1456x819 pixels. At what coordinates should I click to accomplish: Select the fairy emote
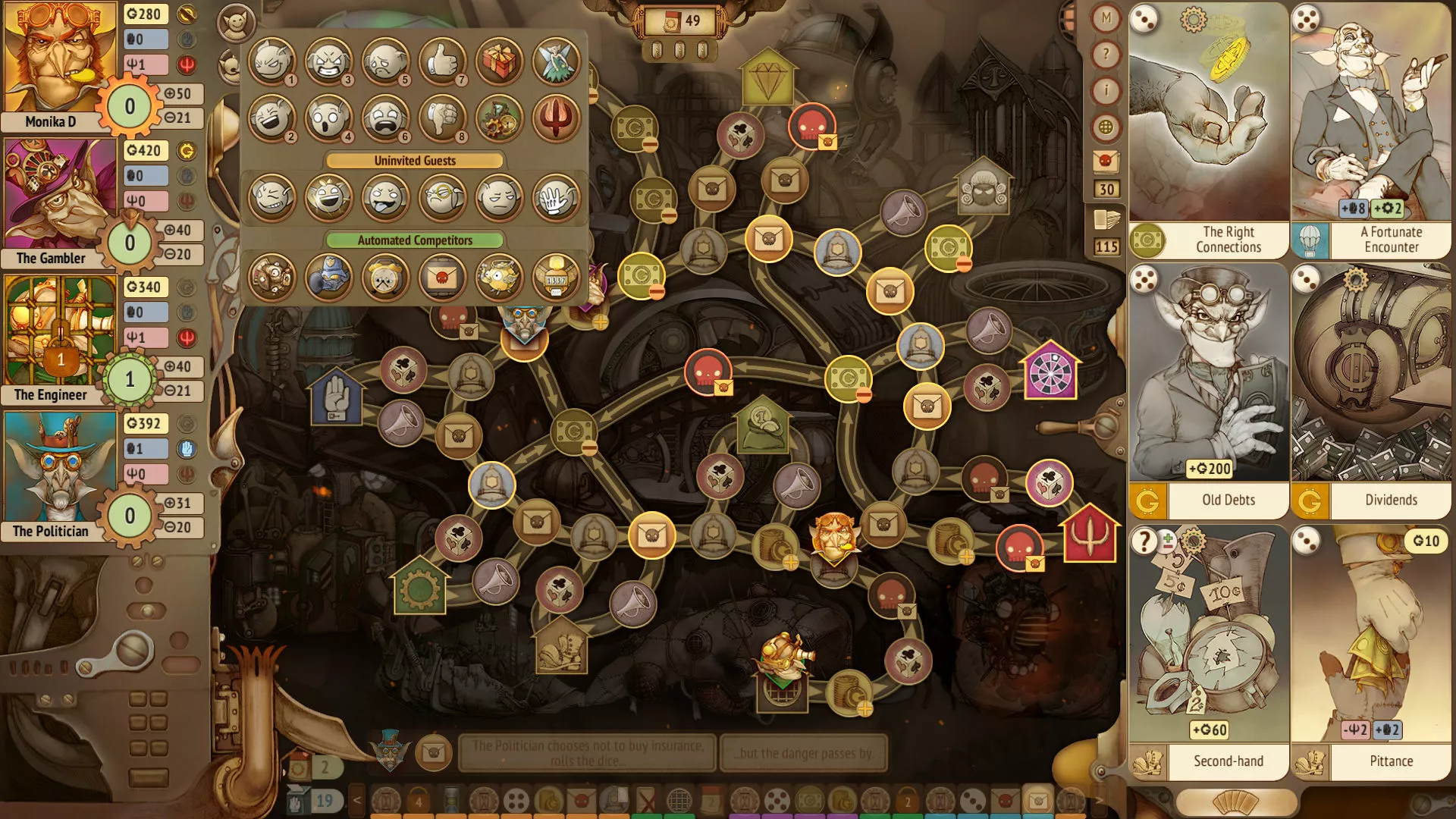point(556,61)
